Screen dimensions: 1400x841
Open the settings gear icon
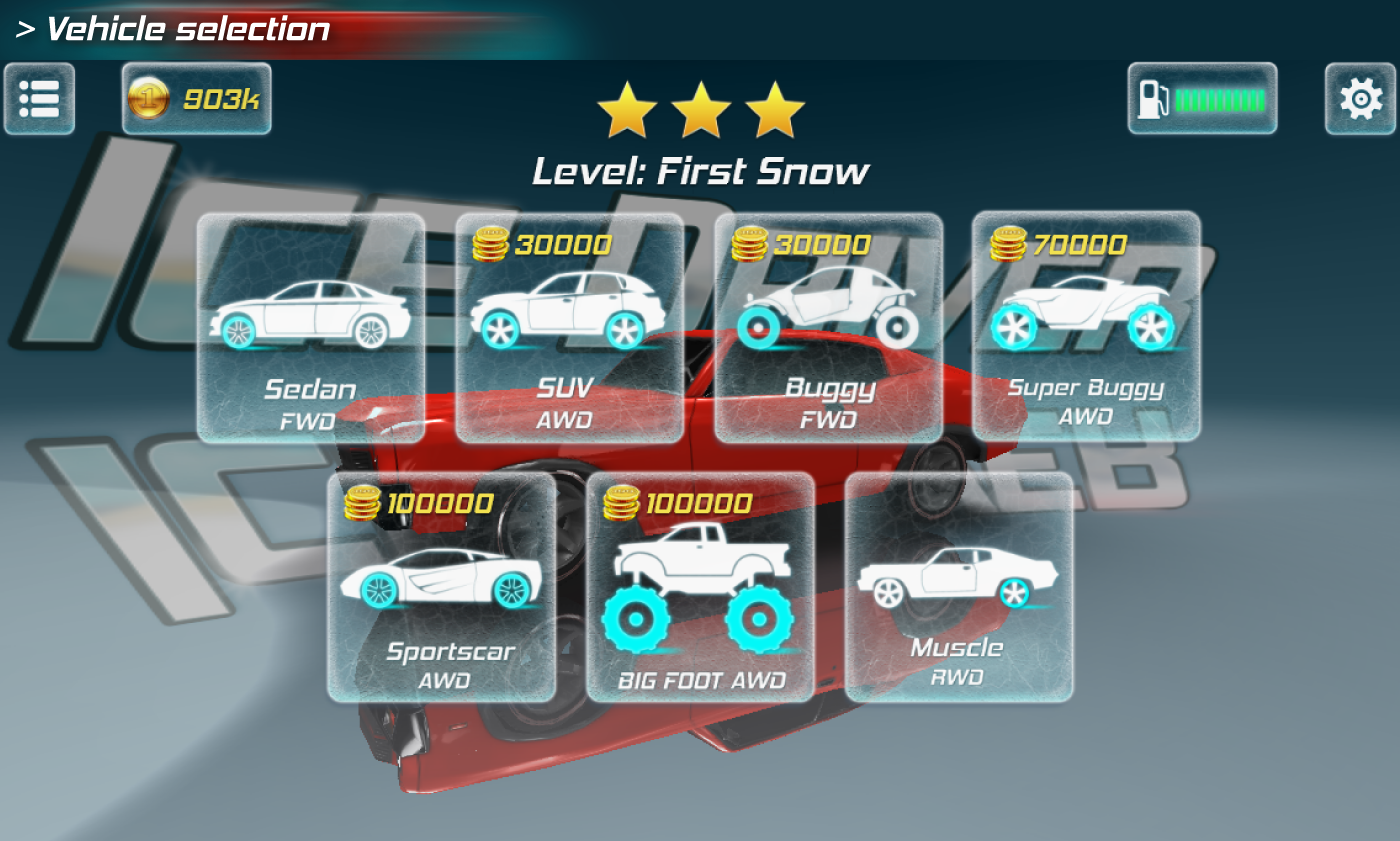click(x=1360, y=99)
